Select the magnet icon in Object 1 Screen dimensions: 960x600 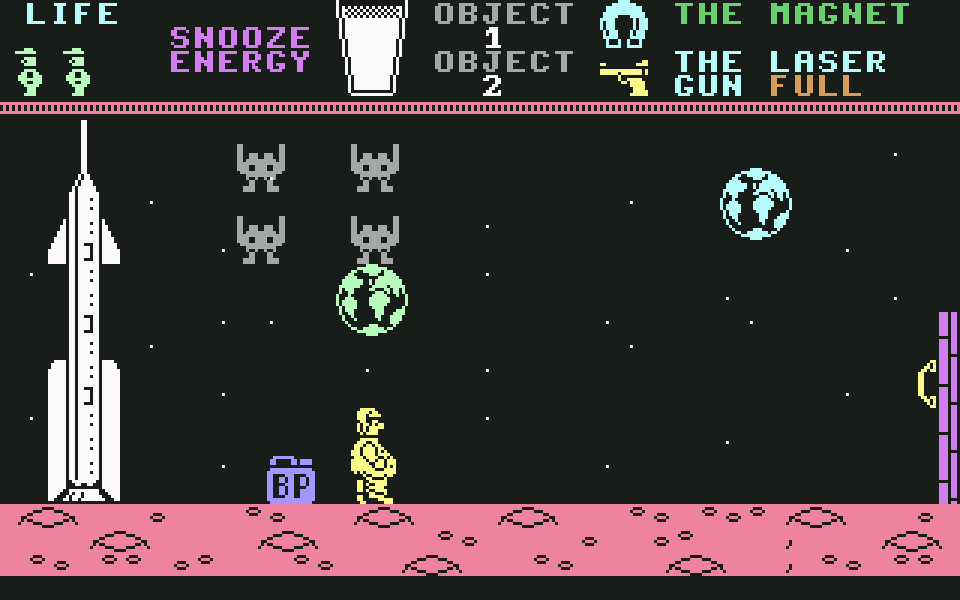tap(624, 25)
